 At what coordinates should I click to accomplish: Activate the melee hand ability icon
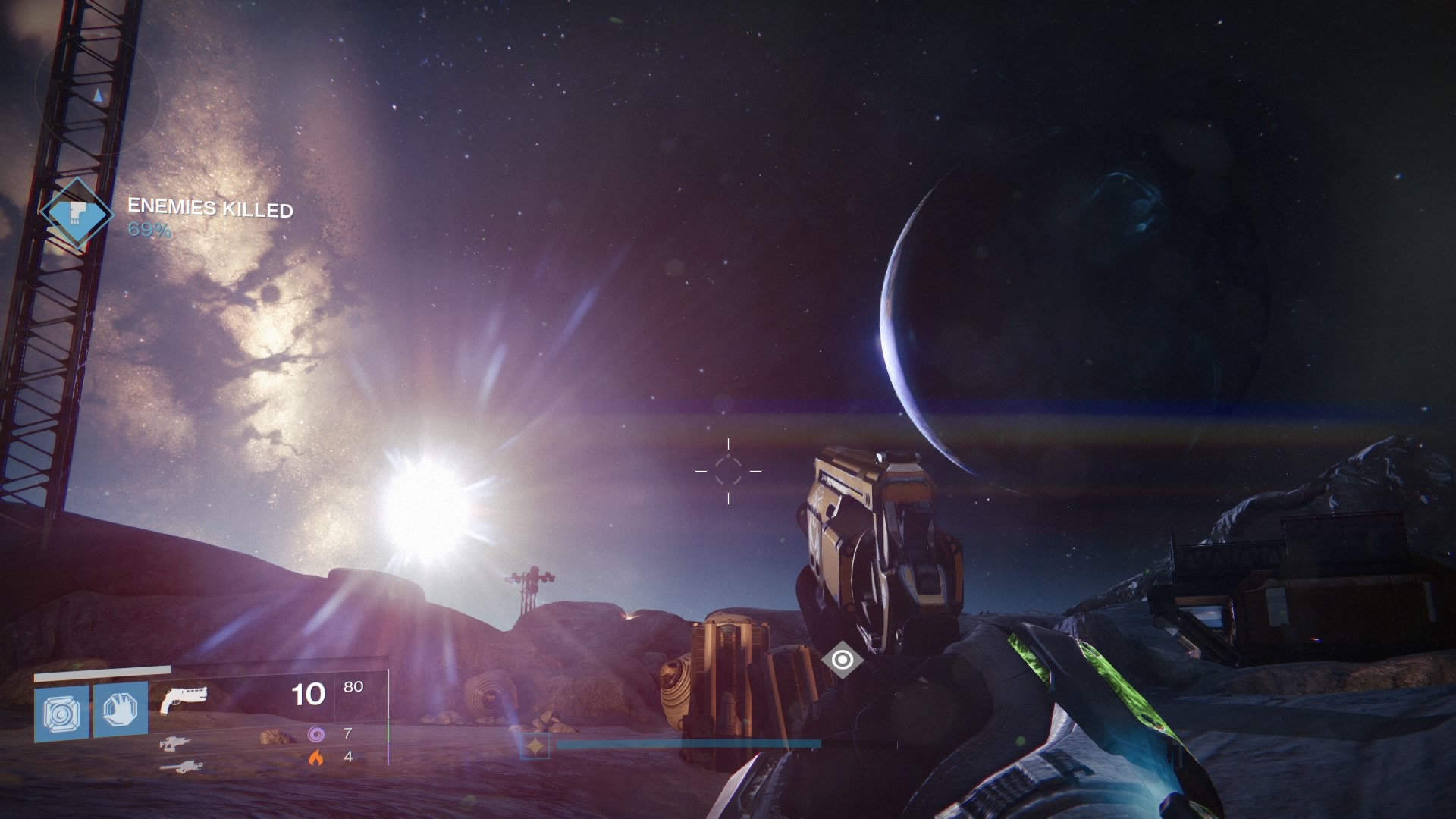click(121, 710)
